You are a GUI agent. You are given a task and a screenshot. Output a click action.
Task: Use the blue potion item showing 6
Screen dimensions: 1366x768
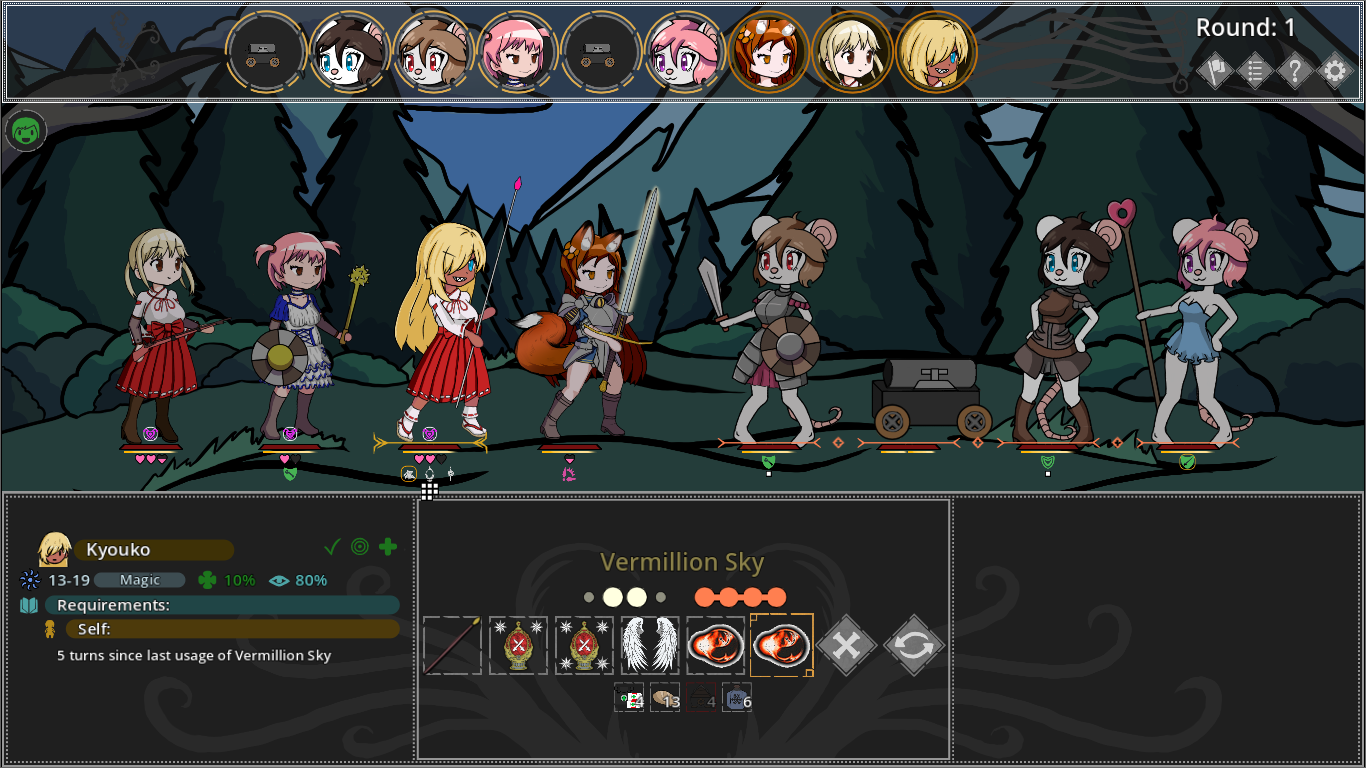[738, 697]
